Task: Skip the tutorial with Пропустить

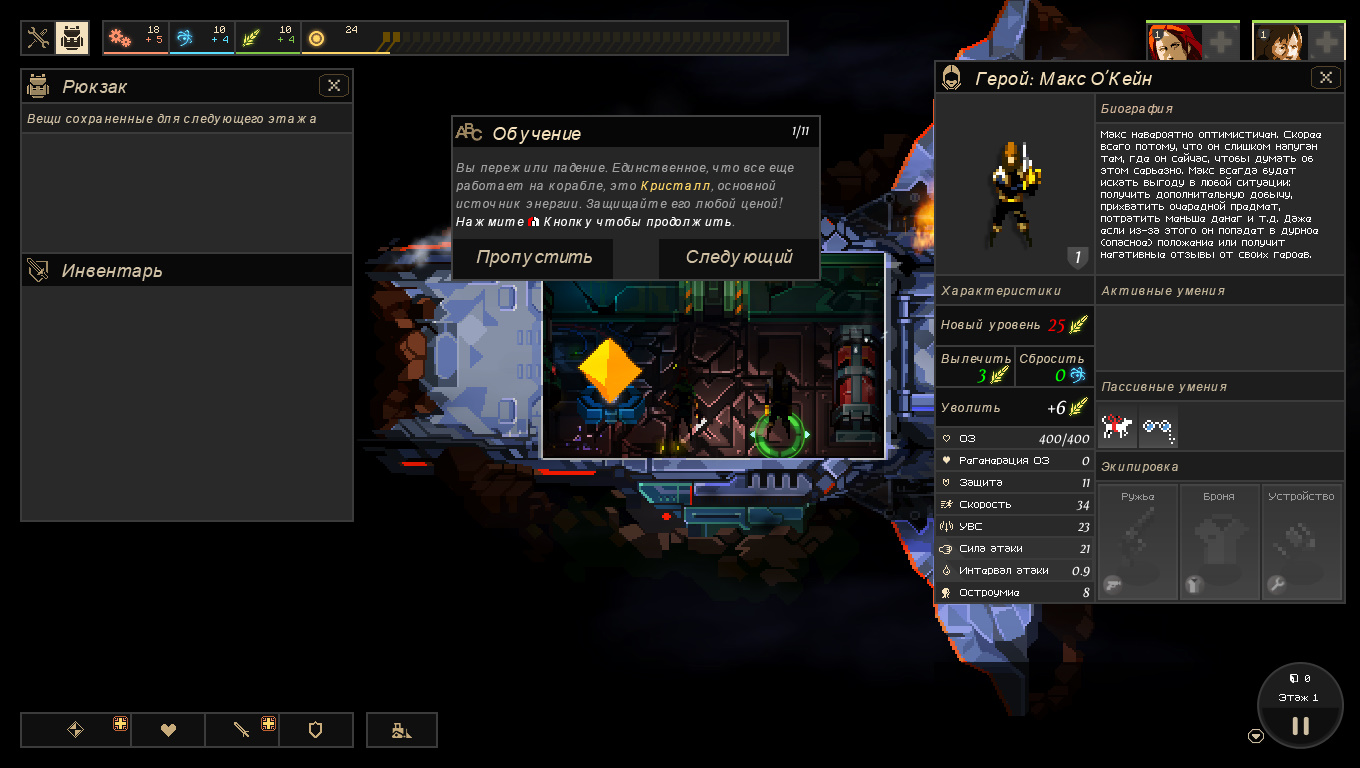Action: [x=533, y=258]
